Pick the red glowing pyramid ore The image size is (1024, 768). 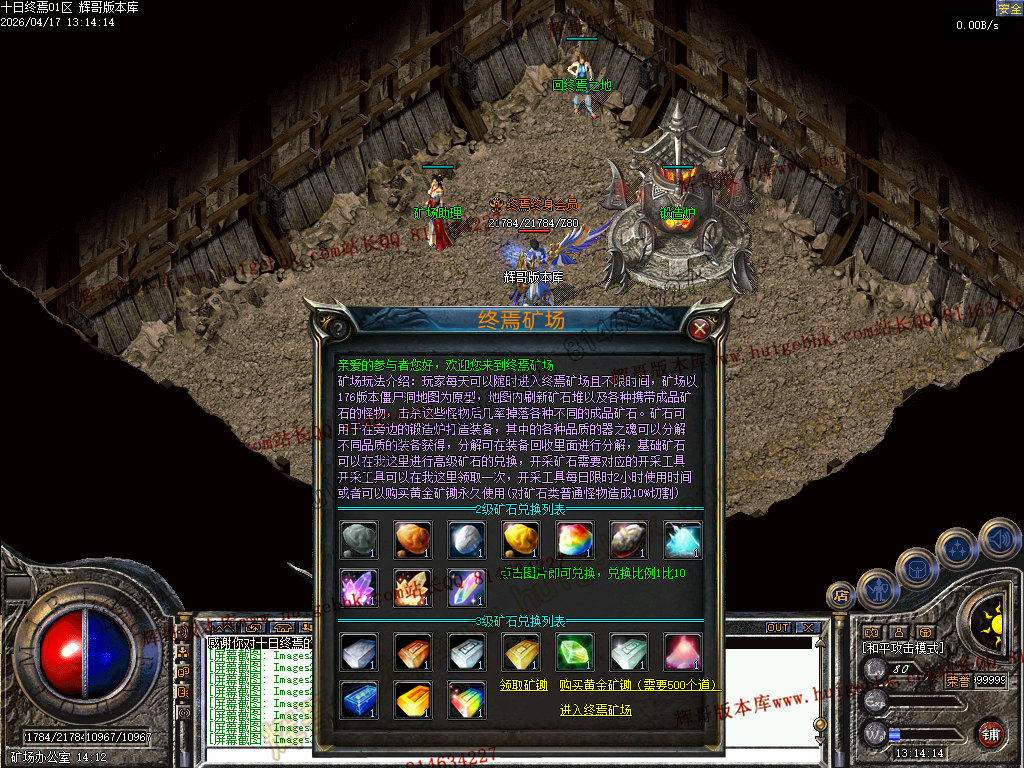point(682,652)
